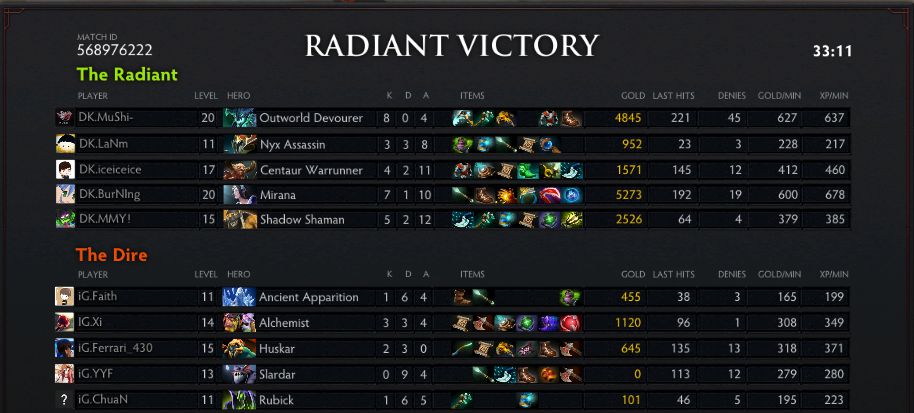
Task: Click the DK.MMY! player name
Action: coord(102,220)
